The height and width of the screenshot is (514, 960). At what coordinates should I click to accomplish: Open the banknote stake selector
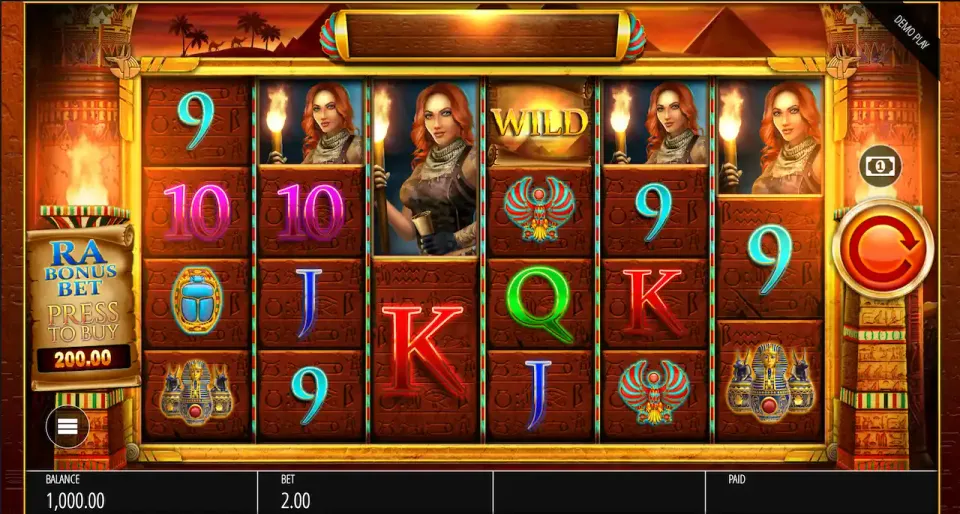point(880,165)
